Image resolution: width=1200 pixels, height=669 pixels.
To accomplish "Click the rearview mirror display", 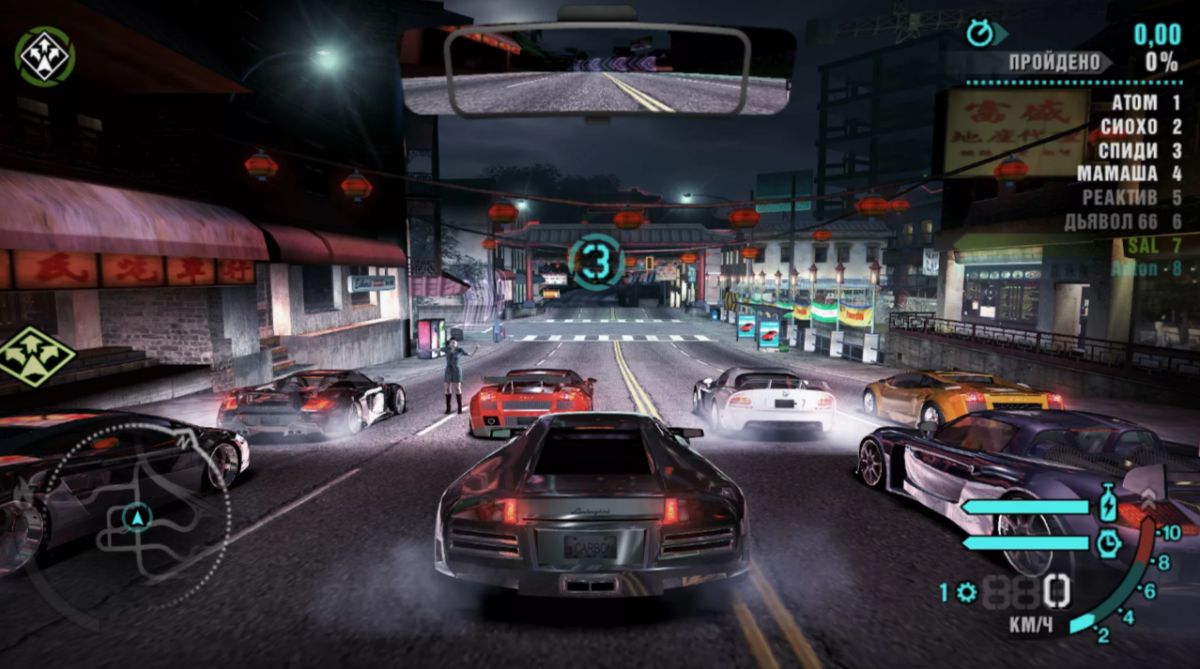I will (x=597, y=68).
